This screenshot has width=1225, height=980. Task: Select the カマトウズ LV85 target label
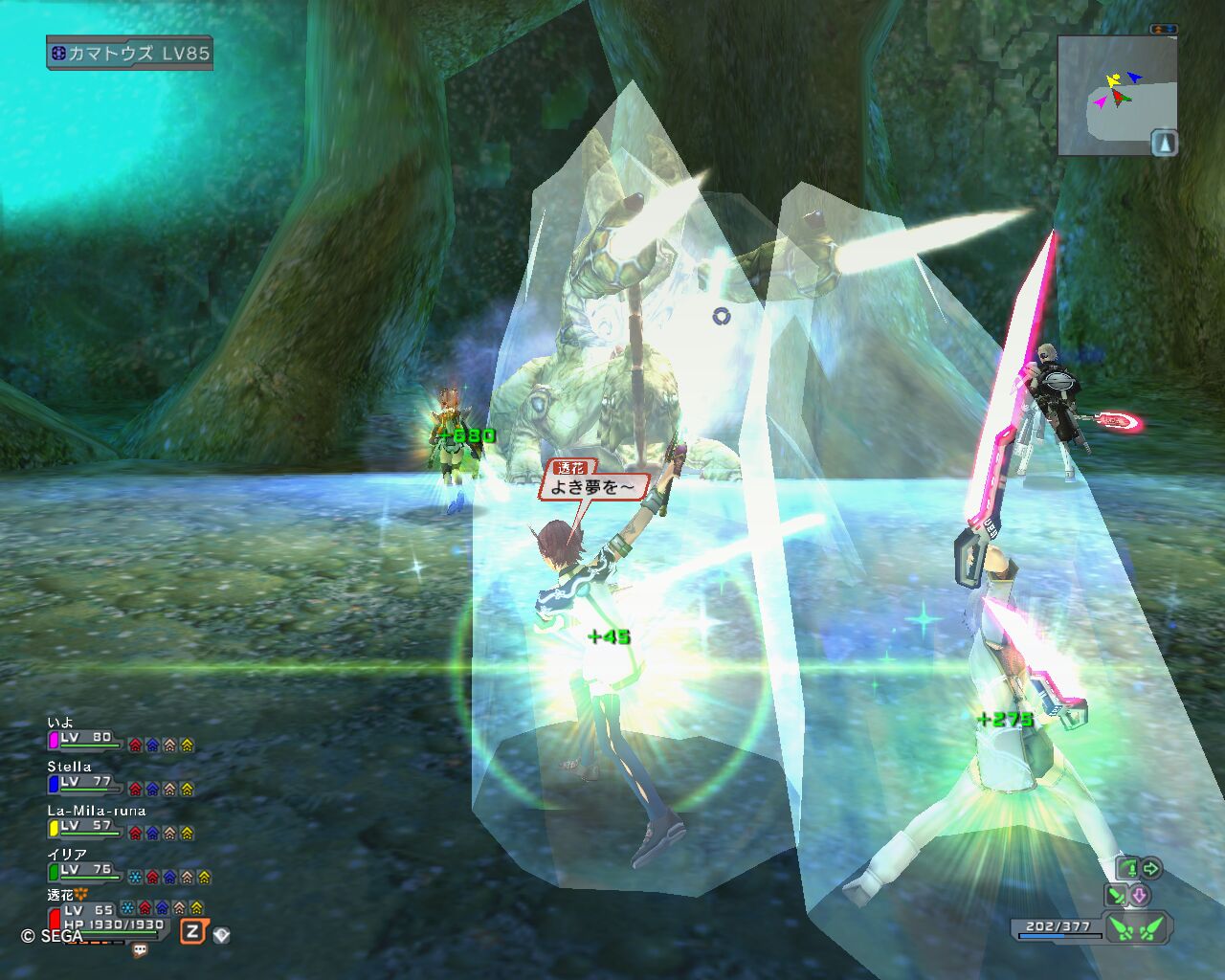tap(129, 53)
